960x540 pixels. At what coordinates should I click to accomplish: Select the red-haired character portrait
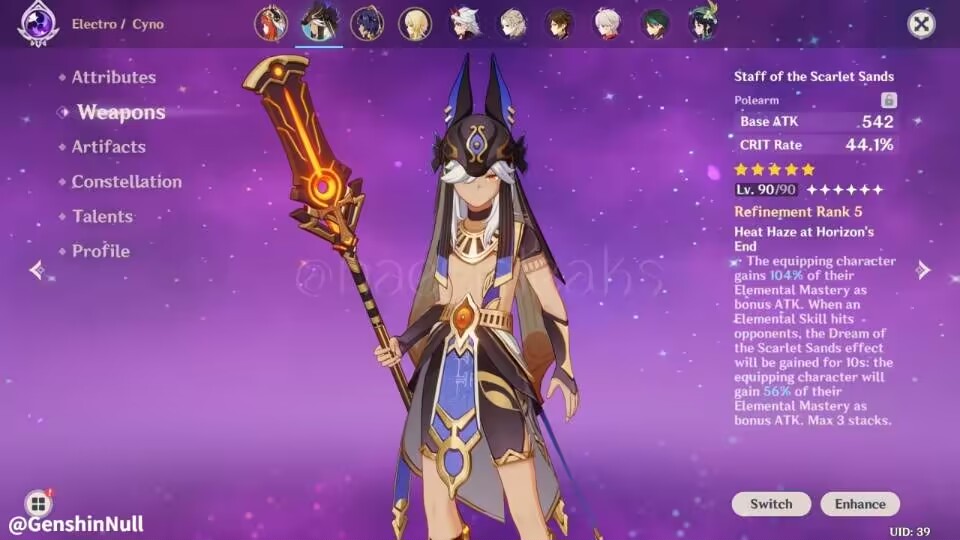pos(271,23)
